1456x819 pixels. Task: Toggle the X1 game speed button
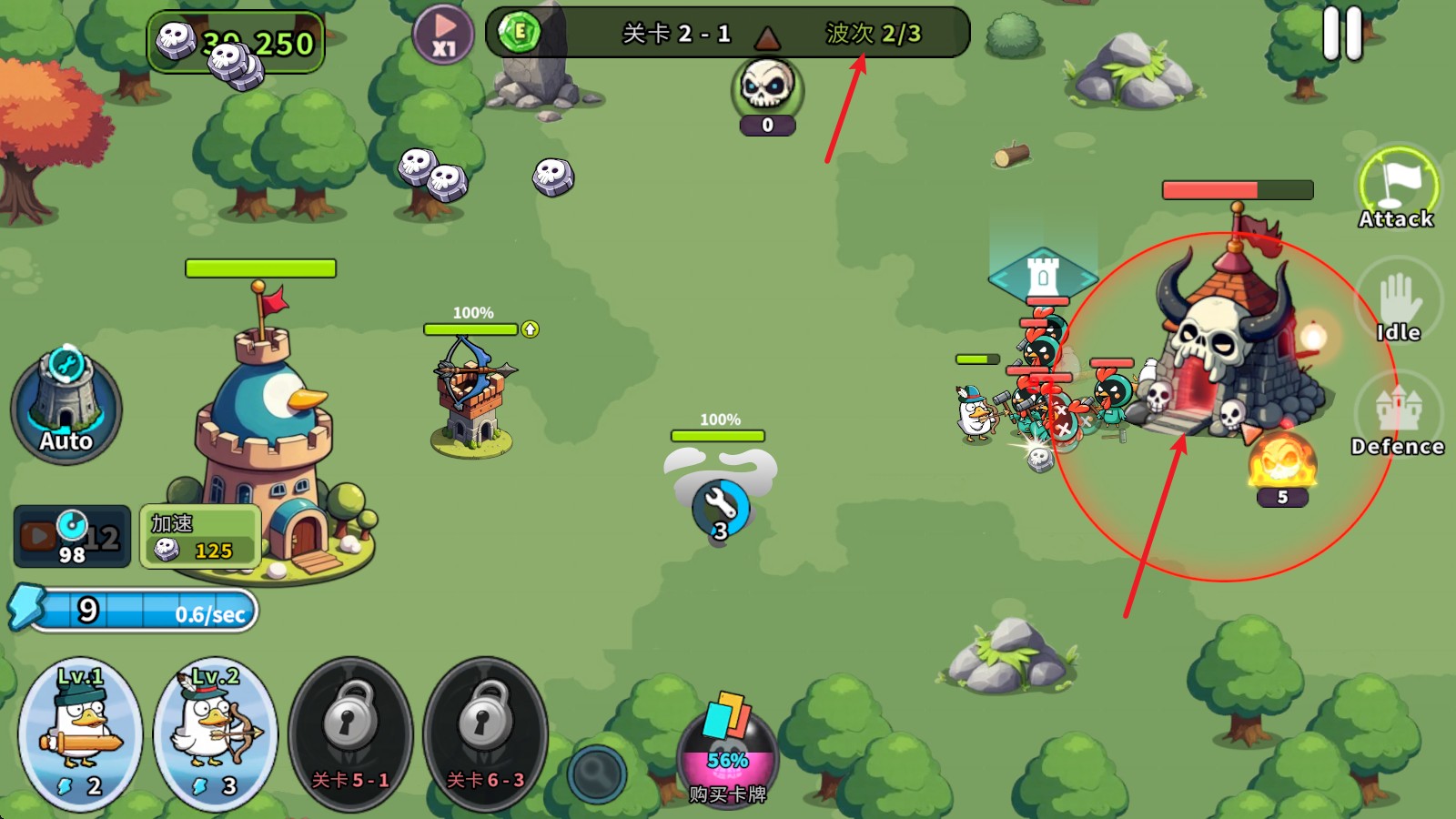443,35
